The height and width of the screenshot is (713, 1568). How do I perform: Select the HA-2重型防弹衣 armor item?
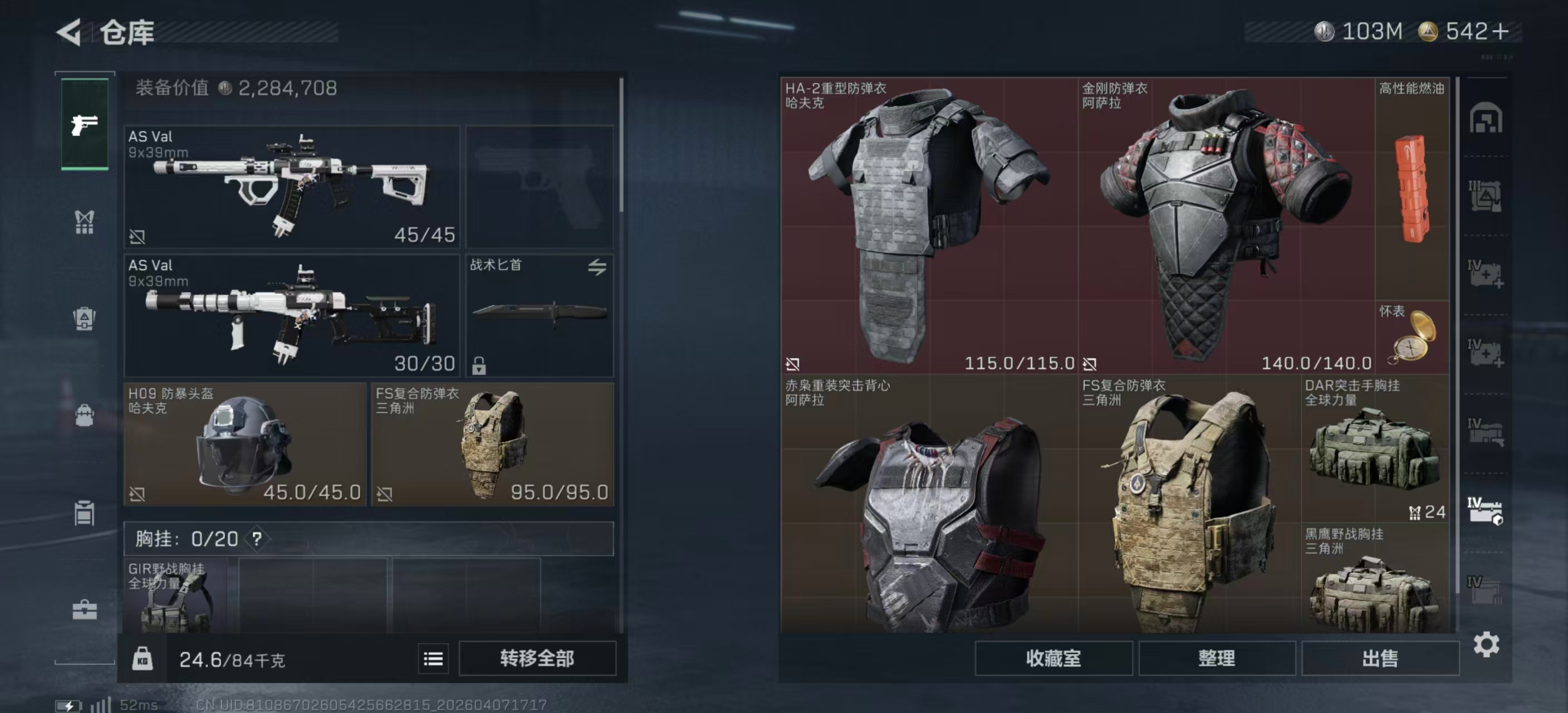pos(928,225)
